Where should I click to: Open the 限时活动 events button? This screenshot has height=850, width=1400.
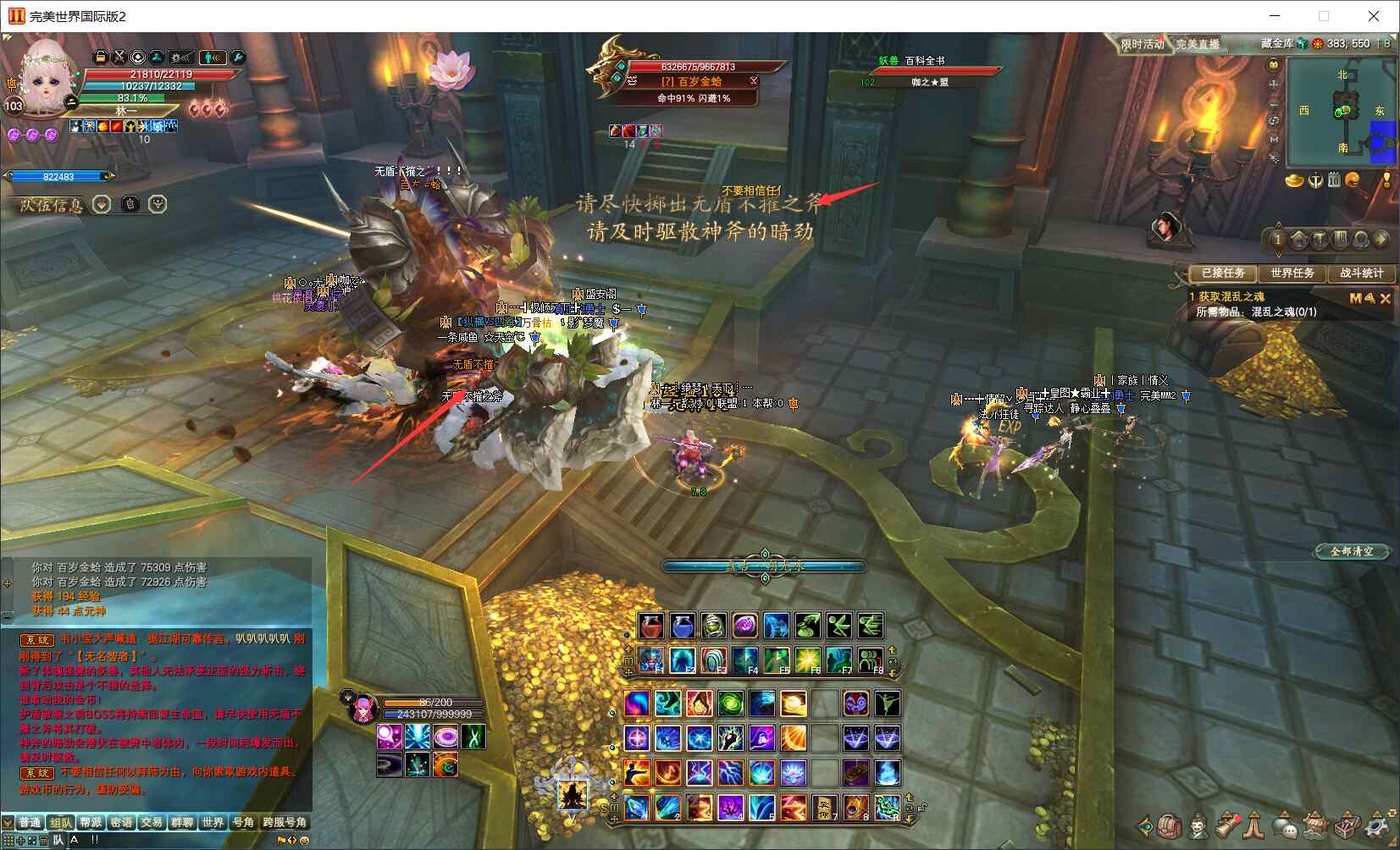click(x=1142, y=44)
